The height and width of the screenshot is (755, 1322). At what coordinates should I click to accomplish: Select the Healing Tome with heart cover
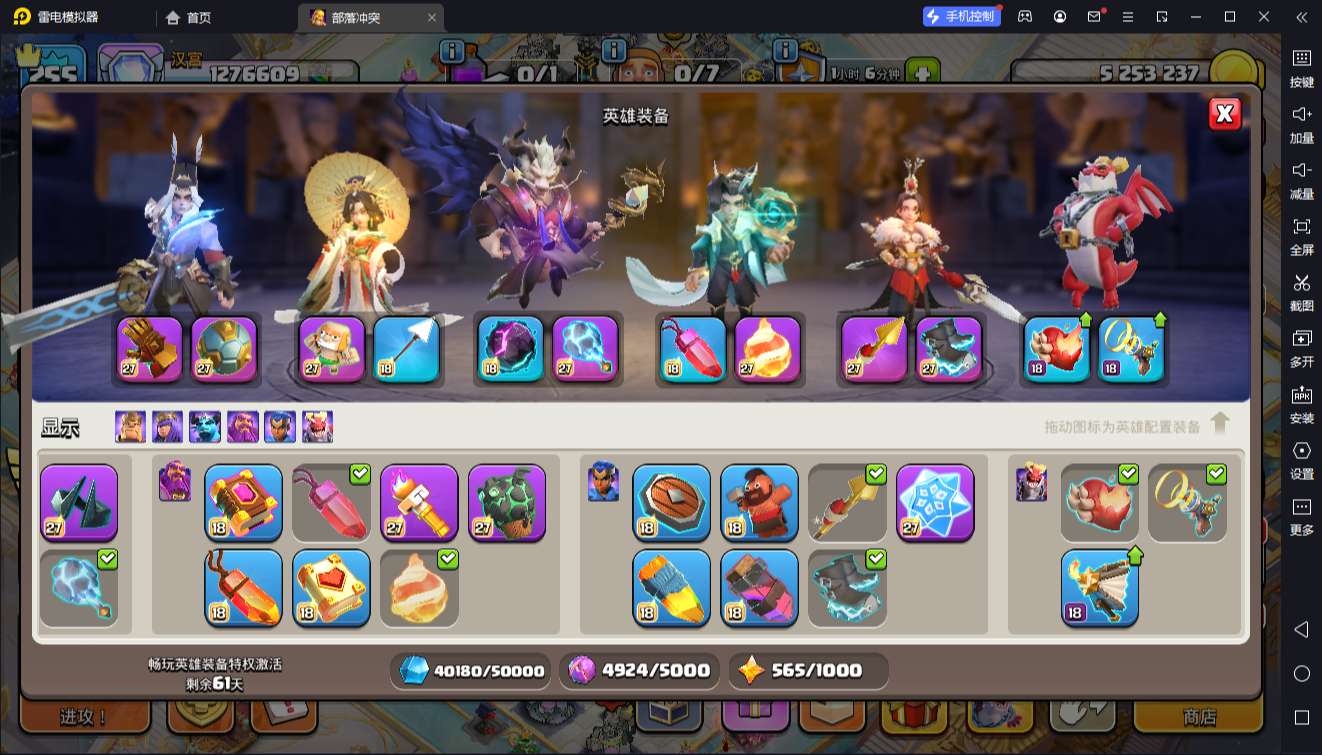pyautogui.click(x=331, y=588)
